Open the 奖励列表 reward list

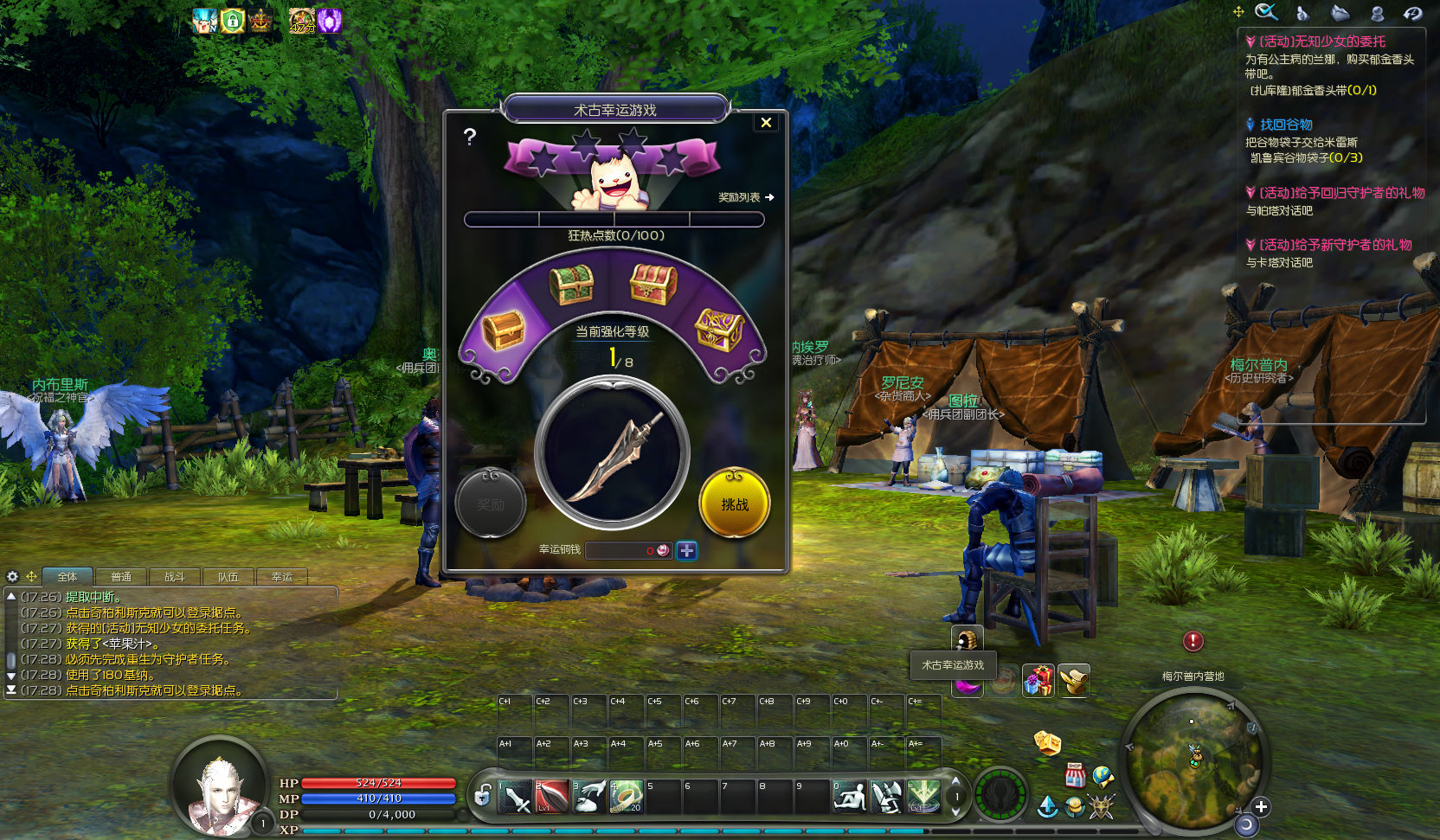[x=745, y=197]
